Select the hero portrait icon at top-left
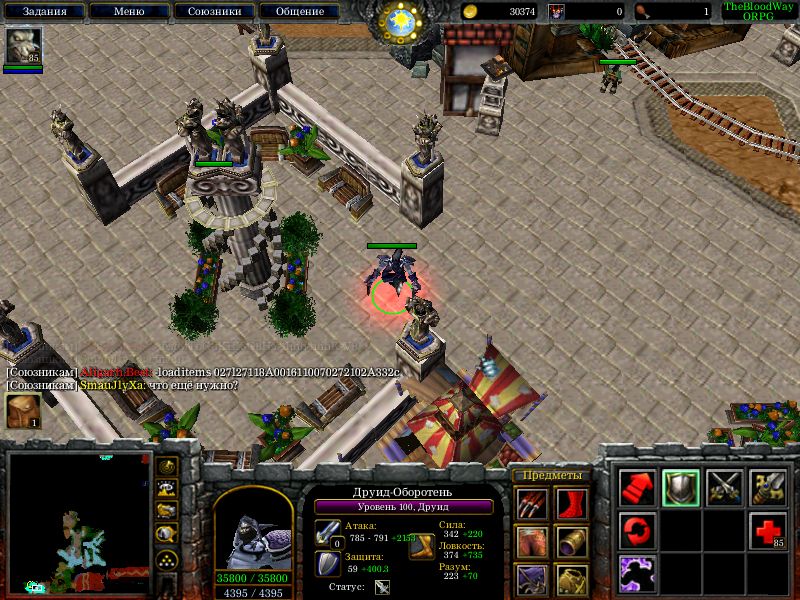800x600 pixels. click(22, 45)
